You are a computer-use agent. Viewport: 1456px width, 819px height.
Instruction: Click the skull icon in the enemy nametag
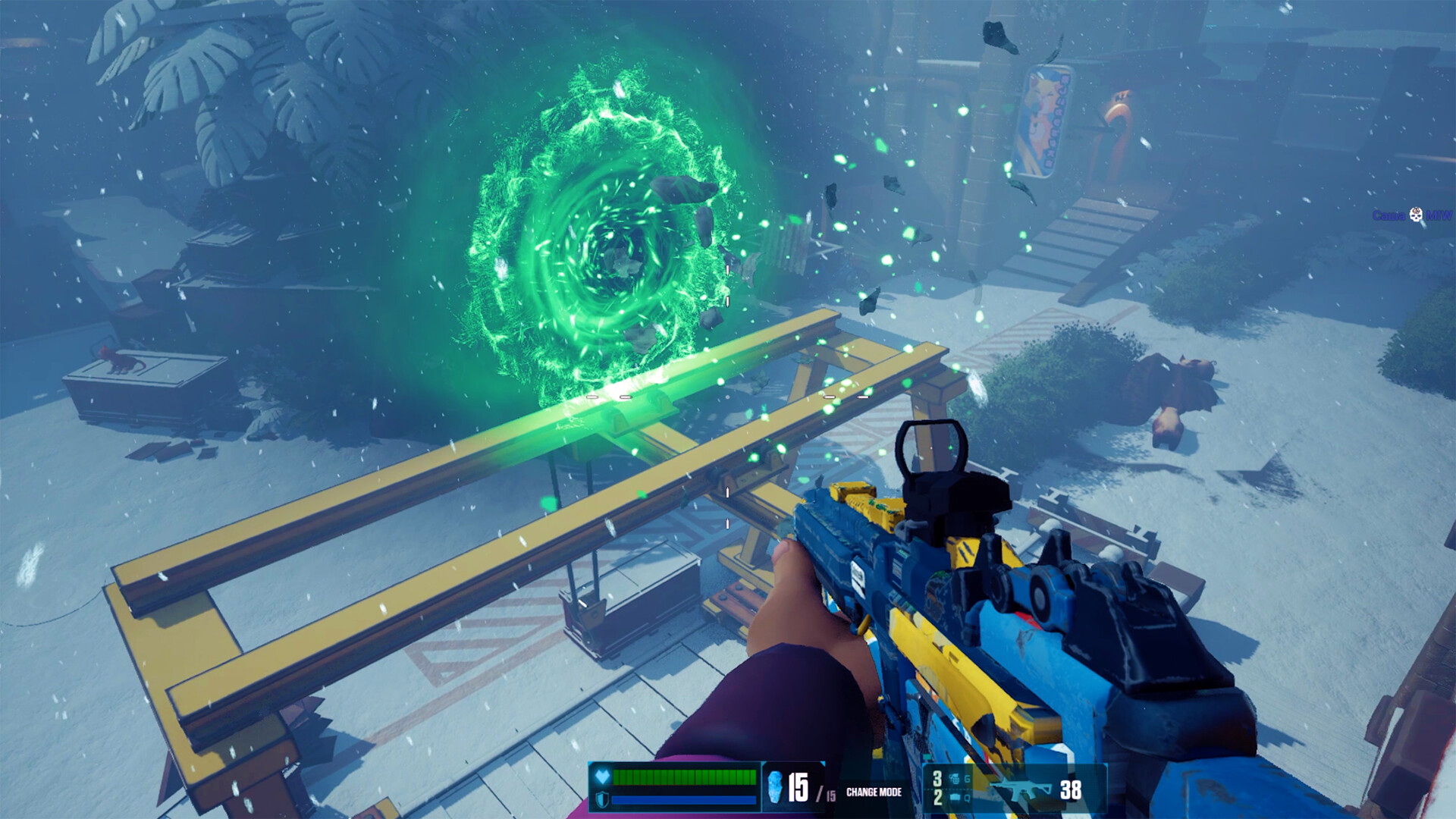coord(1415,215)
